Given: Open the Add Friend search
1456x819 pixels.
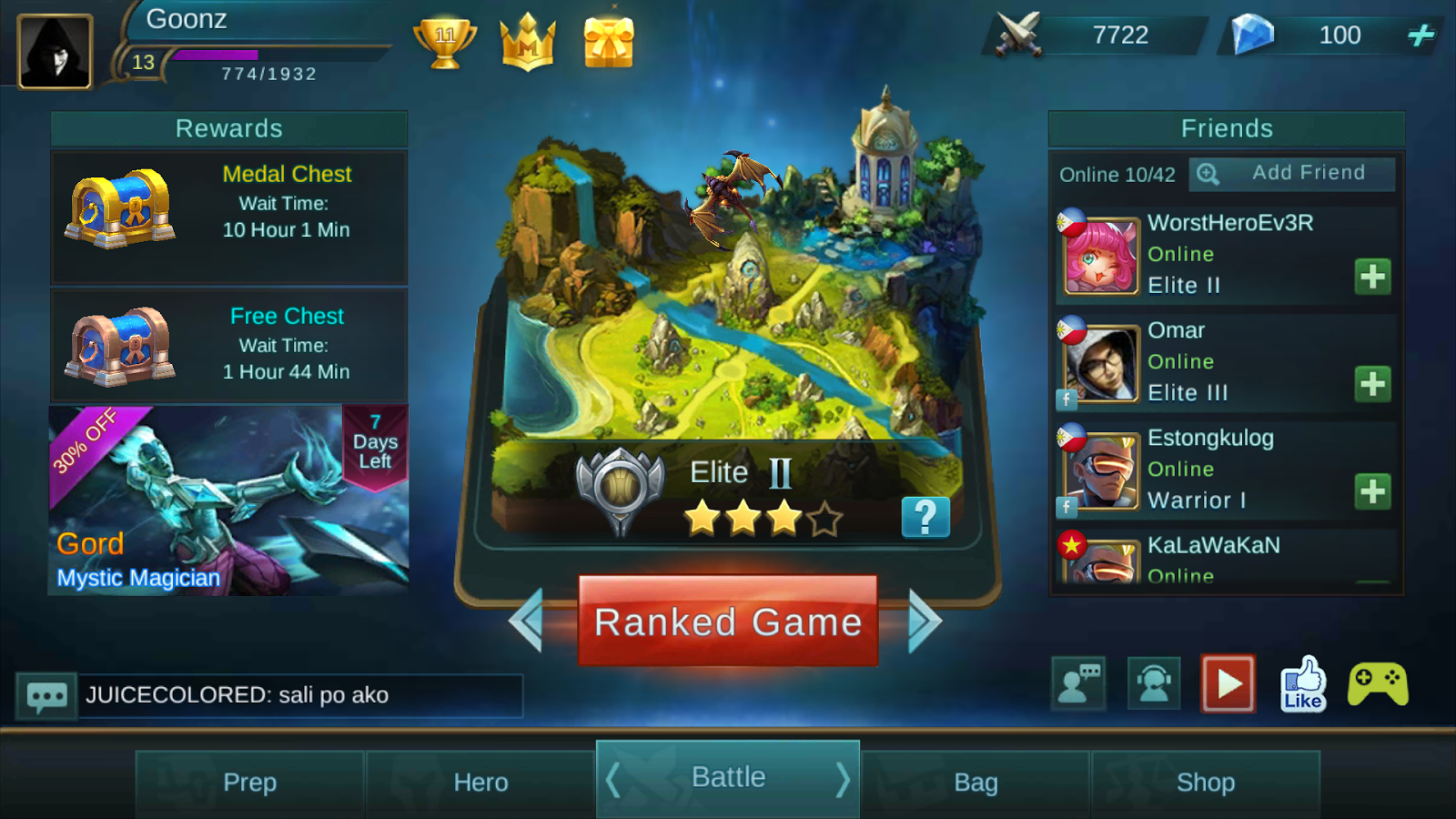Looking at the screenshot, I should [1291, 173].
